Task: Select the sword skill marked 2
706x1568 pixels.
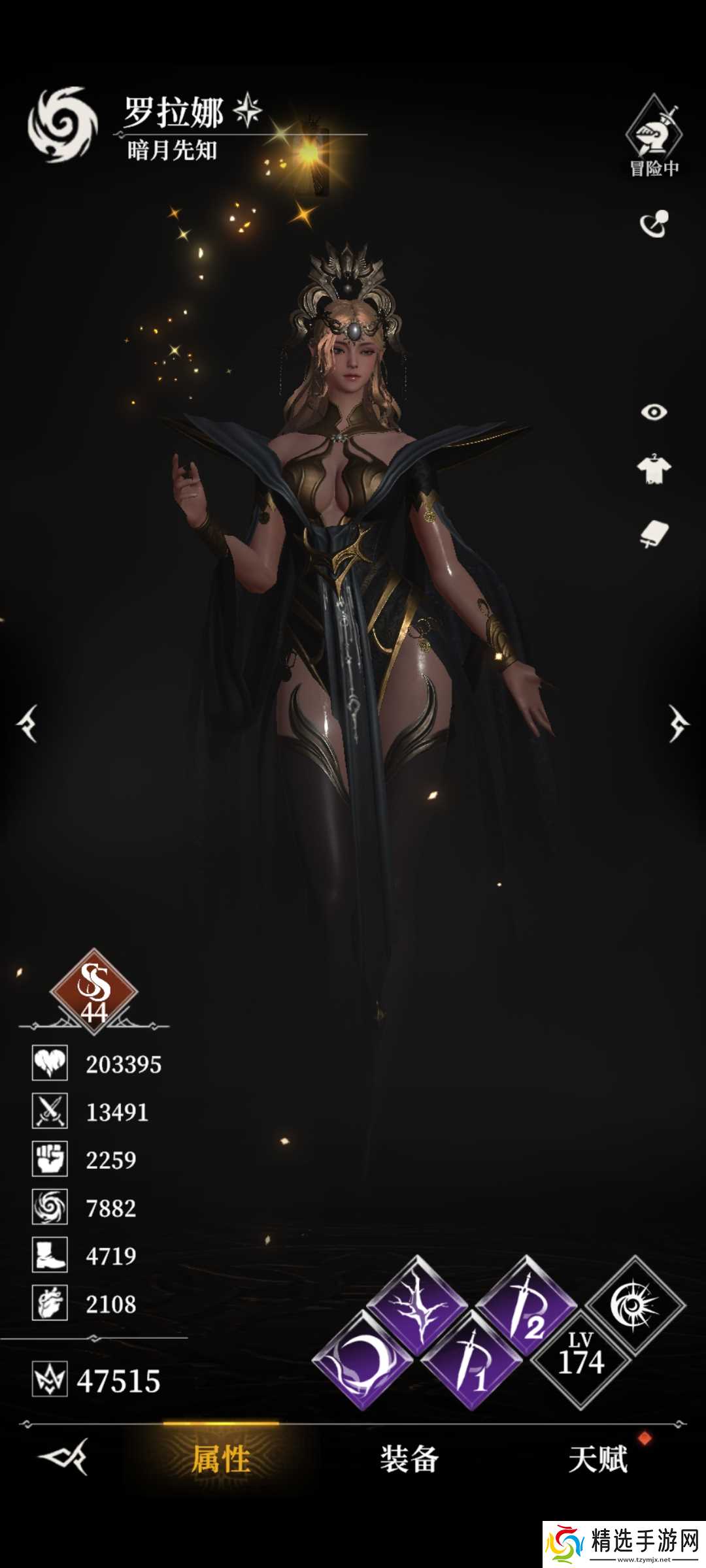Action: coord(526,1305)
